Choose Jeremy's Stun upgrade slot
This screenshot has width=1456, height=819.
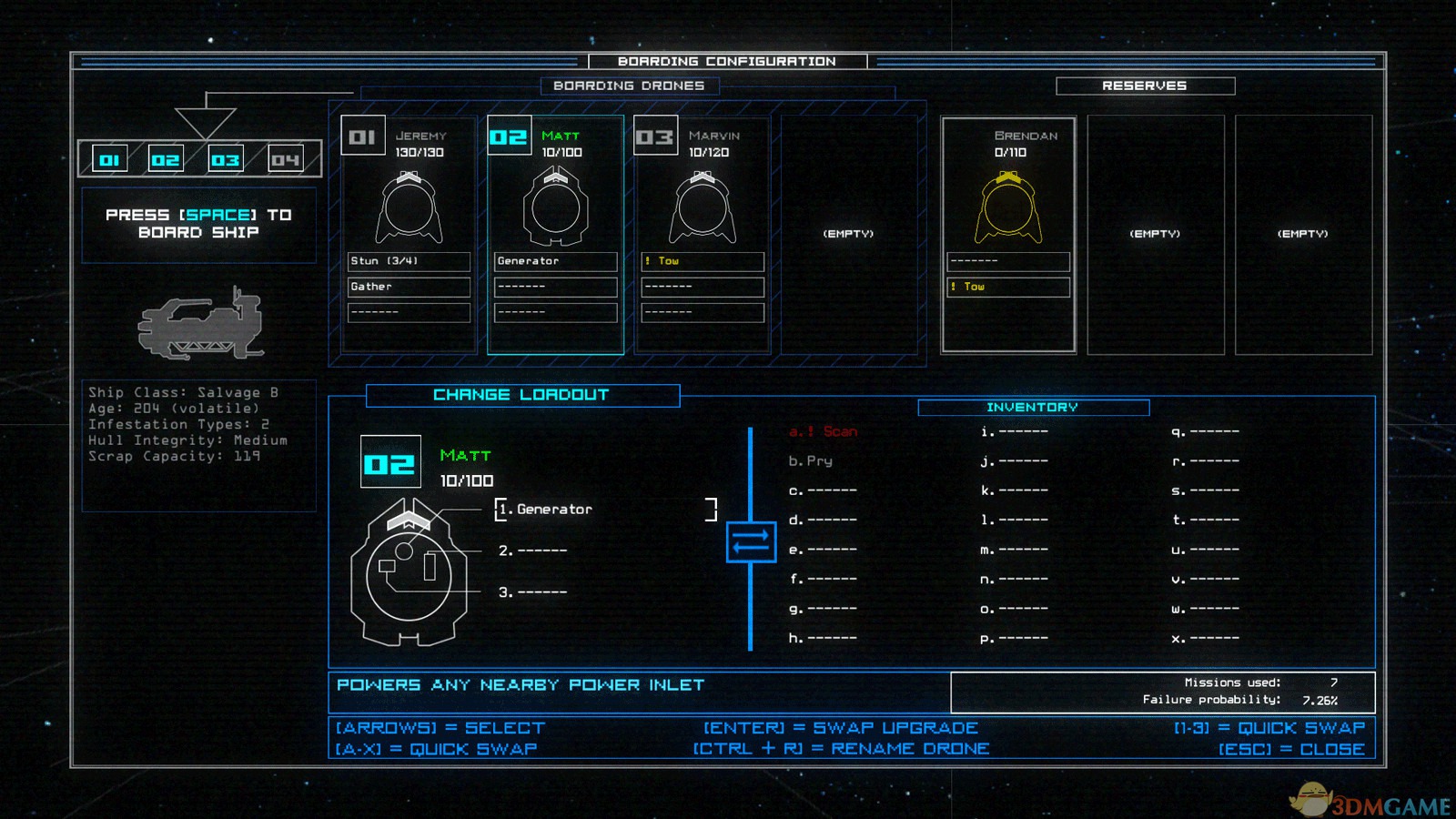click(x=409, y=261)
